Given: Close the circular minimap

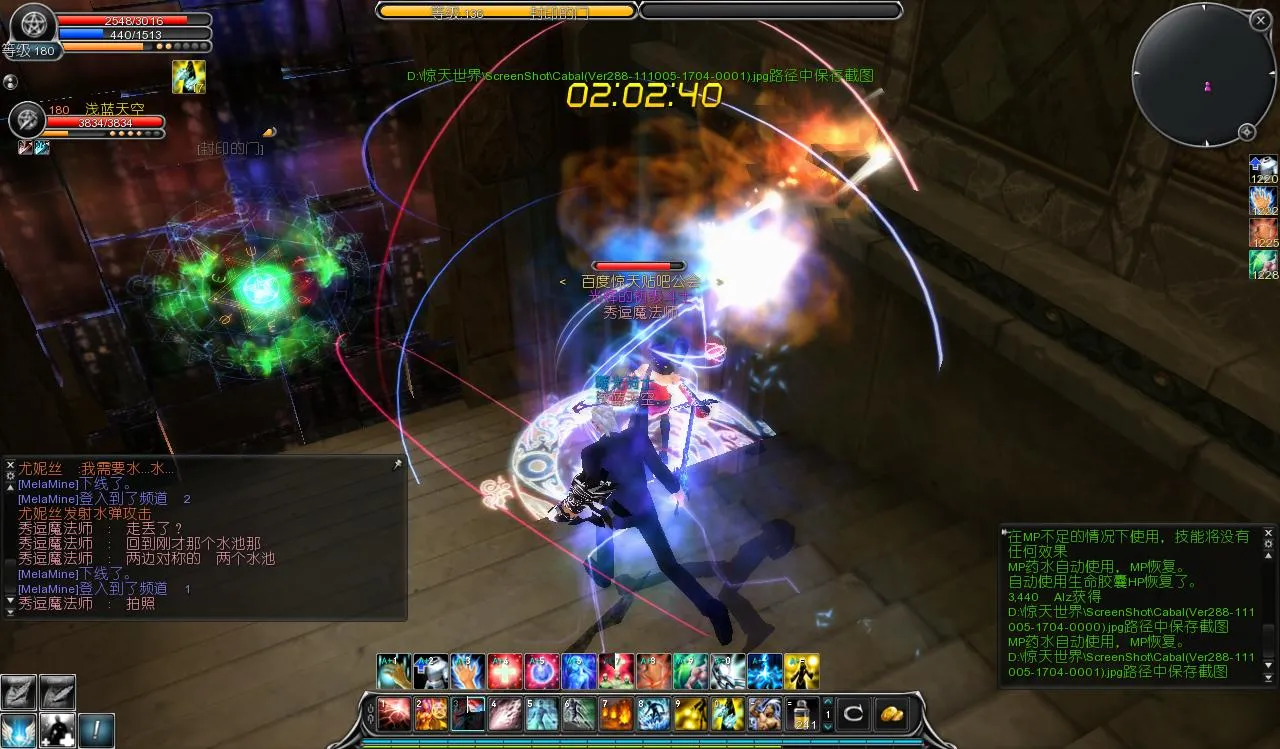Looking at the screenshot, I should pyautogui.click(x=1261, y=19).
